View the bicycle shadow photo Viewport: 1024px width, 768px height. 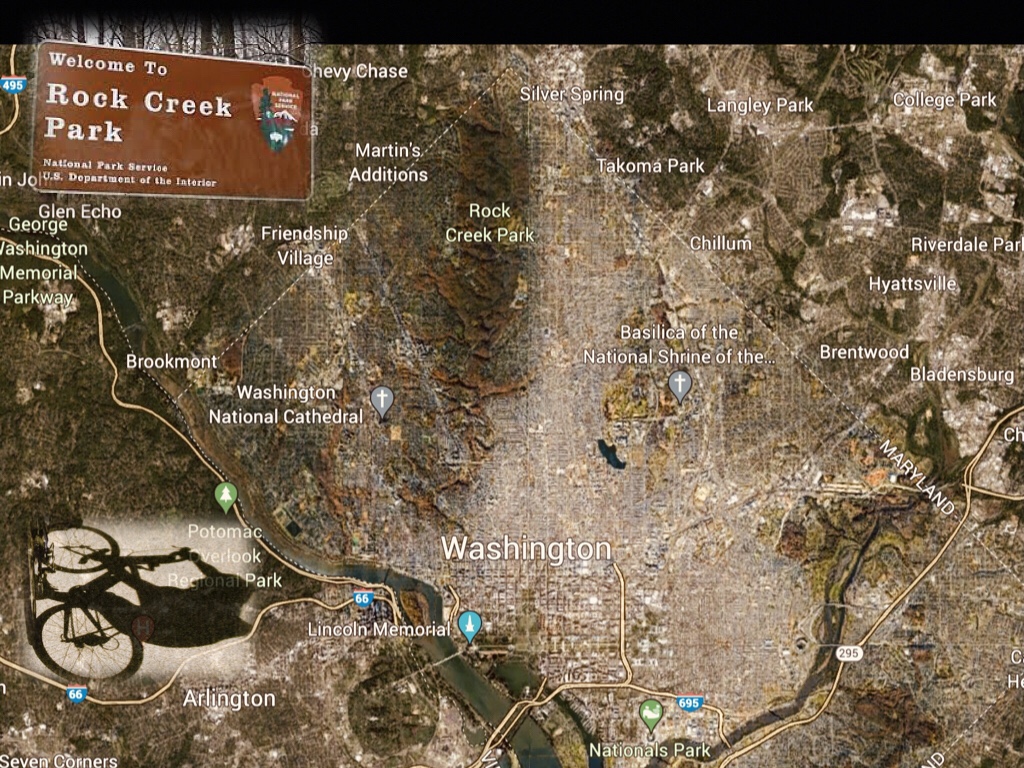tap(138, 600)
